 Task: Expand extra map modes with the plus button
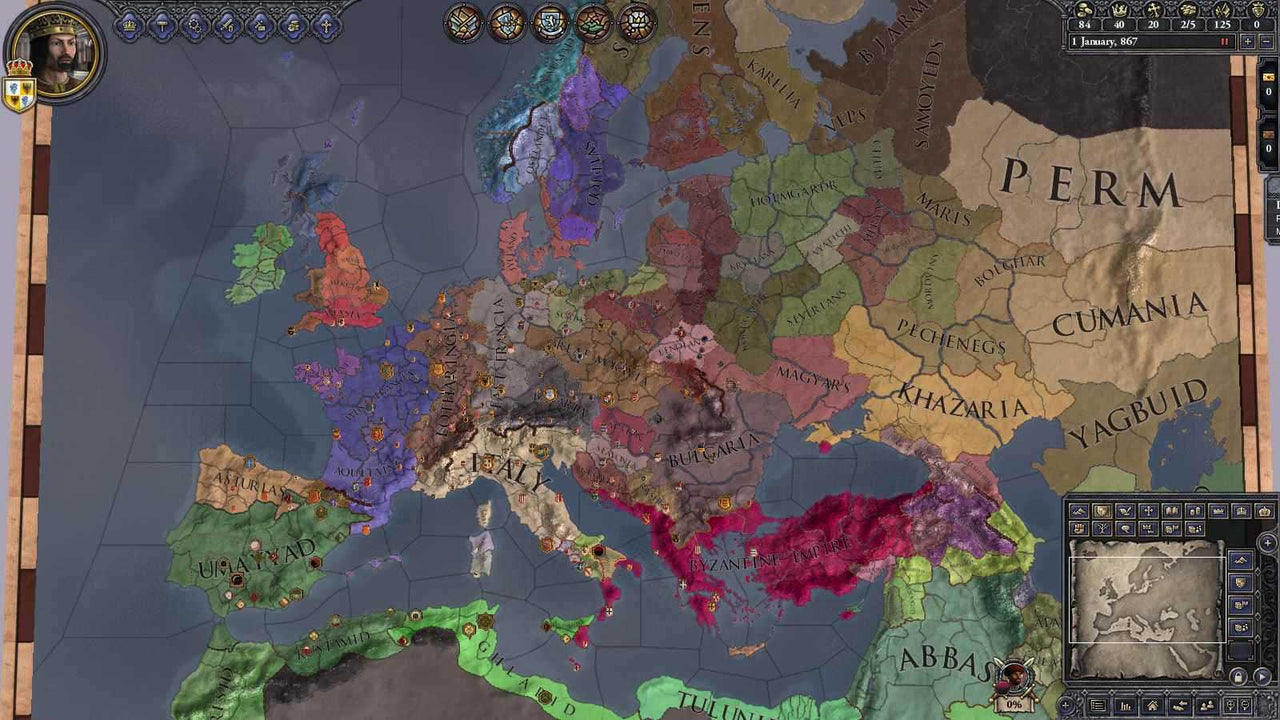click(1269, 541)
